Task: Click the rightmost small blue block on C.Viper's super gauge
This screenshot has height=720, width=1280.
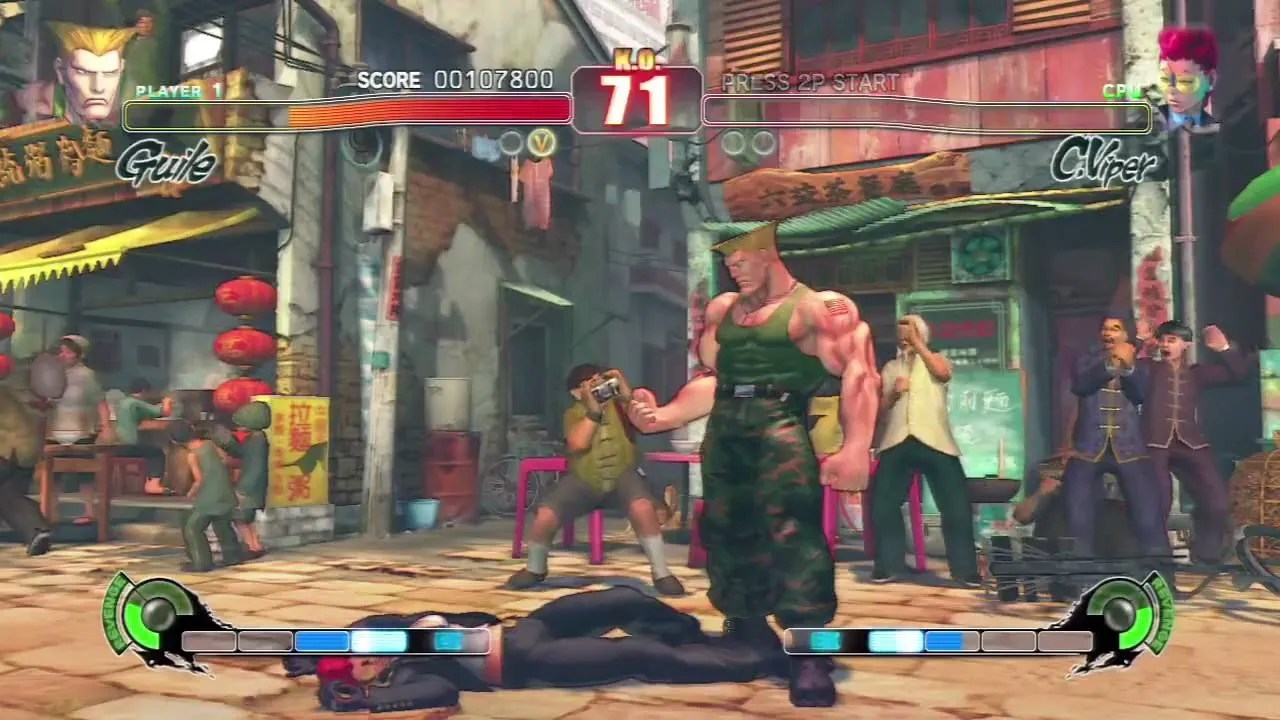Action: (943, 640)
